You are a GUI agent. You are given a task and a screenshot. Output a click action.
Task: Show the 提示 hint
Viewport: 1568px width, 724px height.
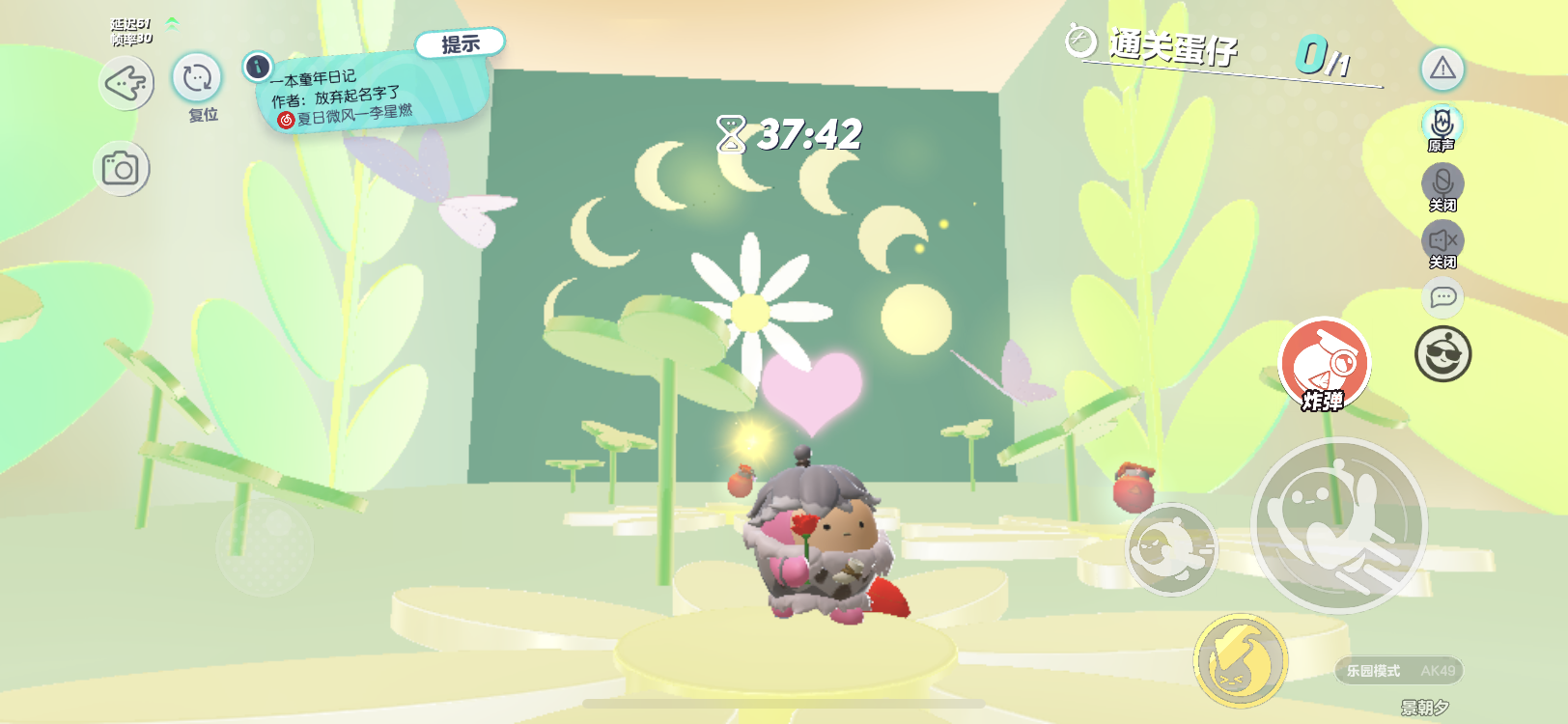tap(461, 43)
